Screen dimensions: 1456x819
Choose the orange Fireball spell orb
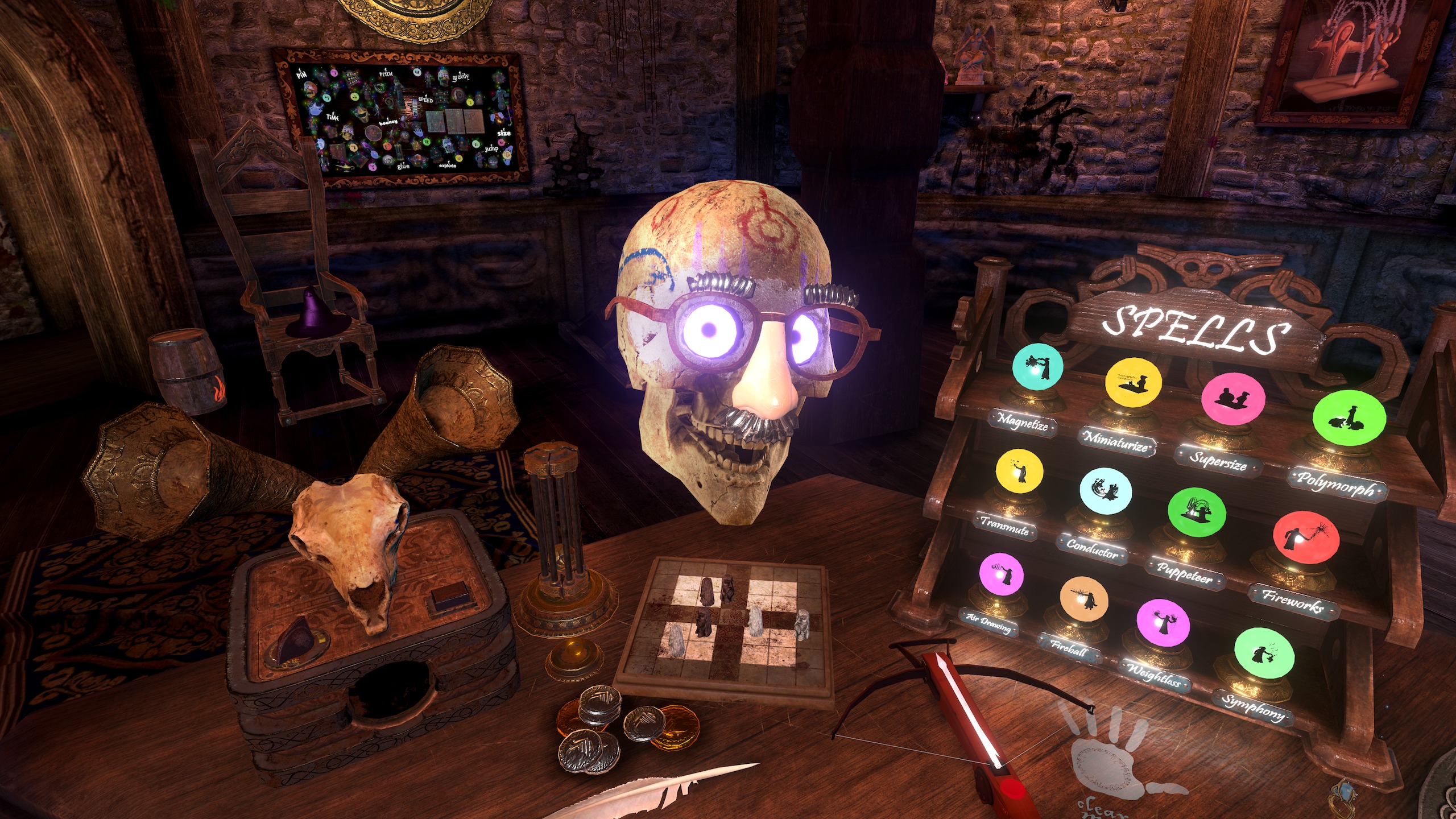point(1083,601)
